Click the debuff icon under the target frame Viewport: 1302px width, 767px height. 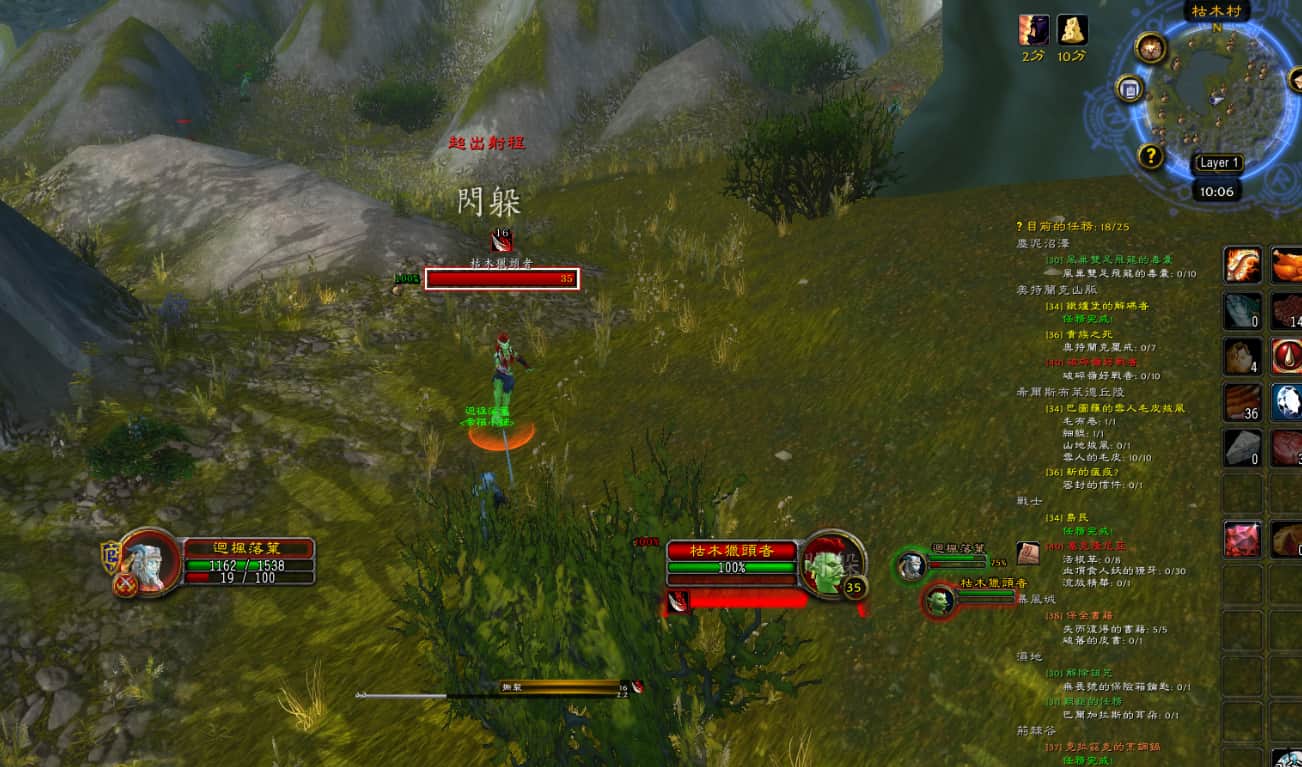click(678, 601)
